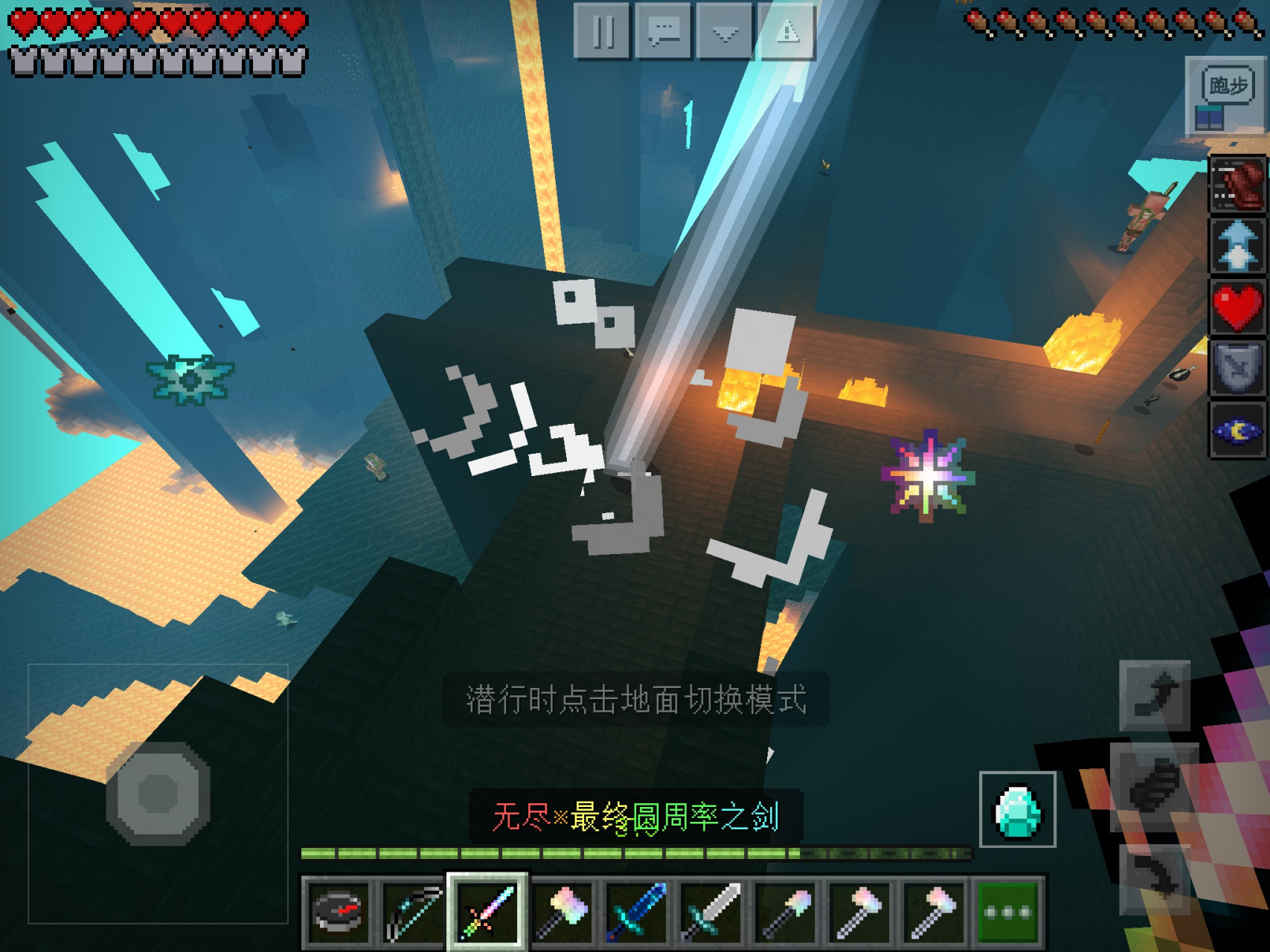The width and height of the screenshot is (1270, 952).
Task: Choose the rainbow sword hotbar slot
Action: click(x=487, y=911)
